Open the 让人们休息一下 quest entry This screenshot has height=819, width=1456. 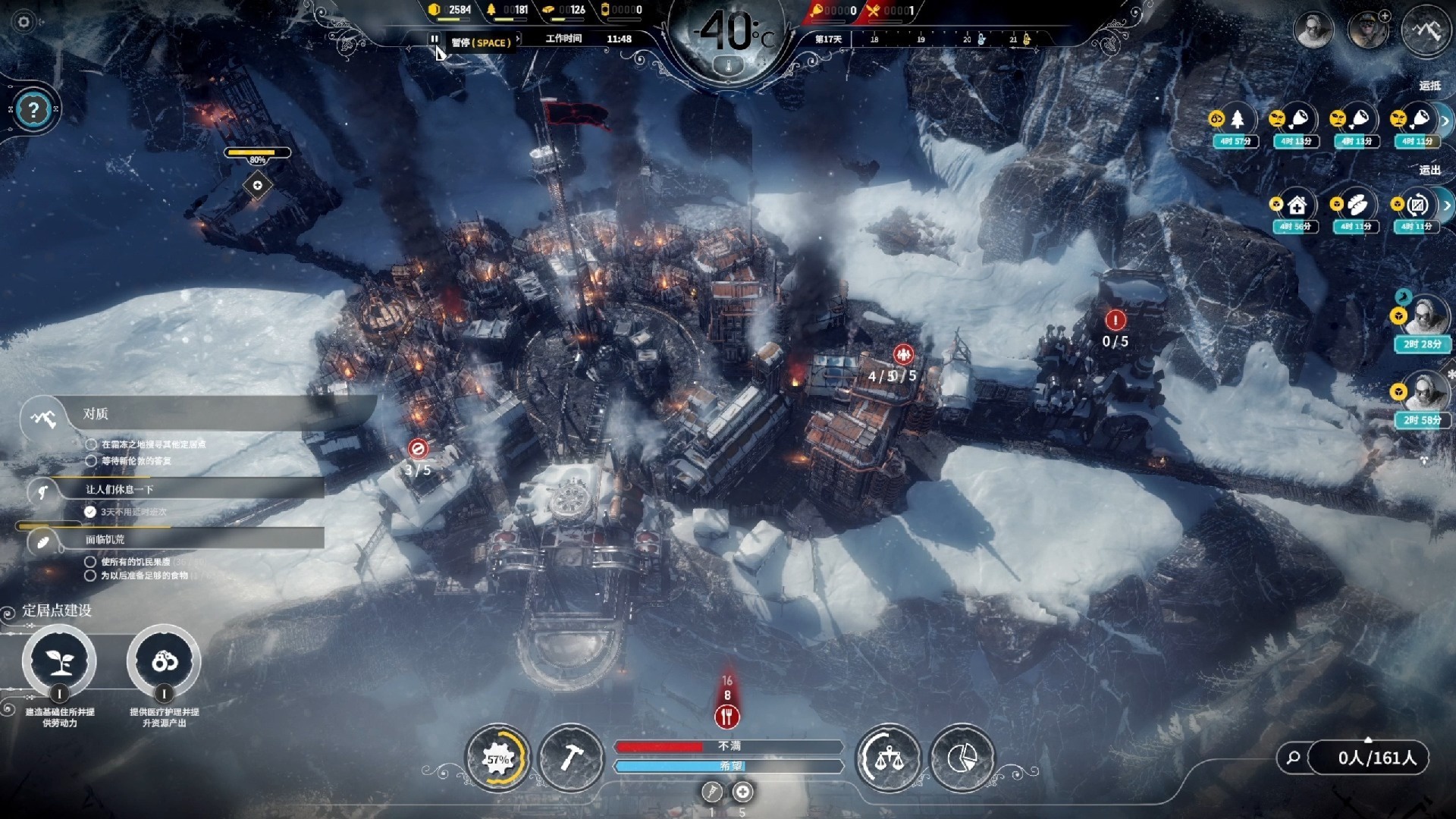coord(119,490)
